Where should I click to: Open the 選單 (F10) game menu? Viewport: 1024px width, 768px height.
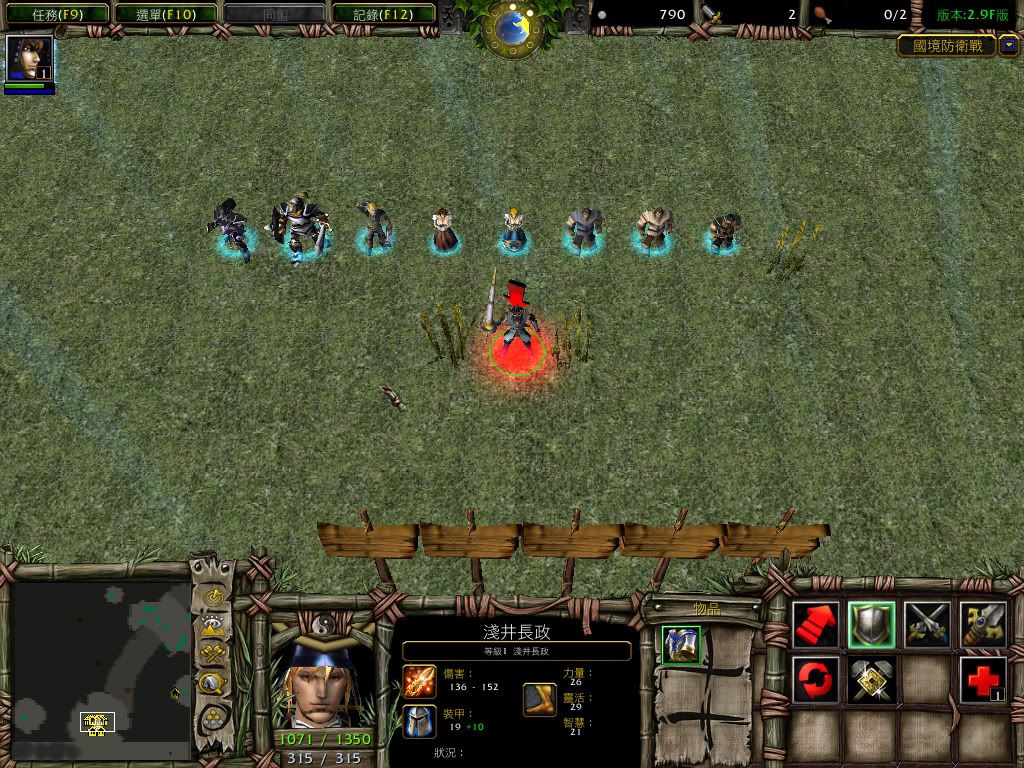click(164, 14)
